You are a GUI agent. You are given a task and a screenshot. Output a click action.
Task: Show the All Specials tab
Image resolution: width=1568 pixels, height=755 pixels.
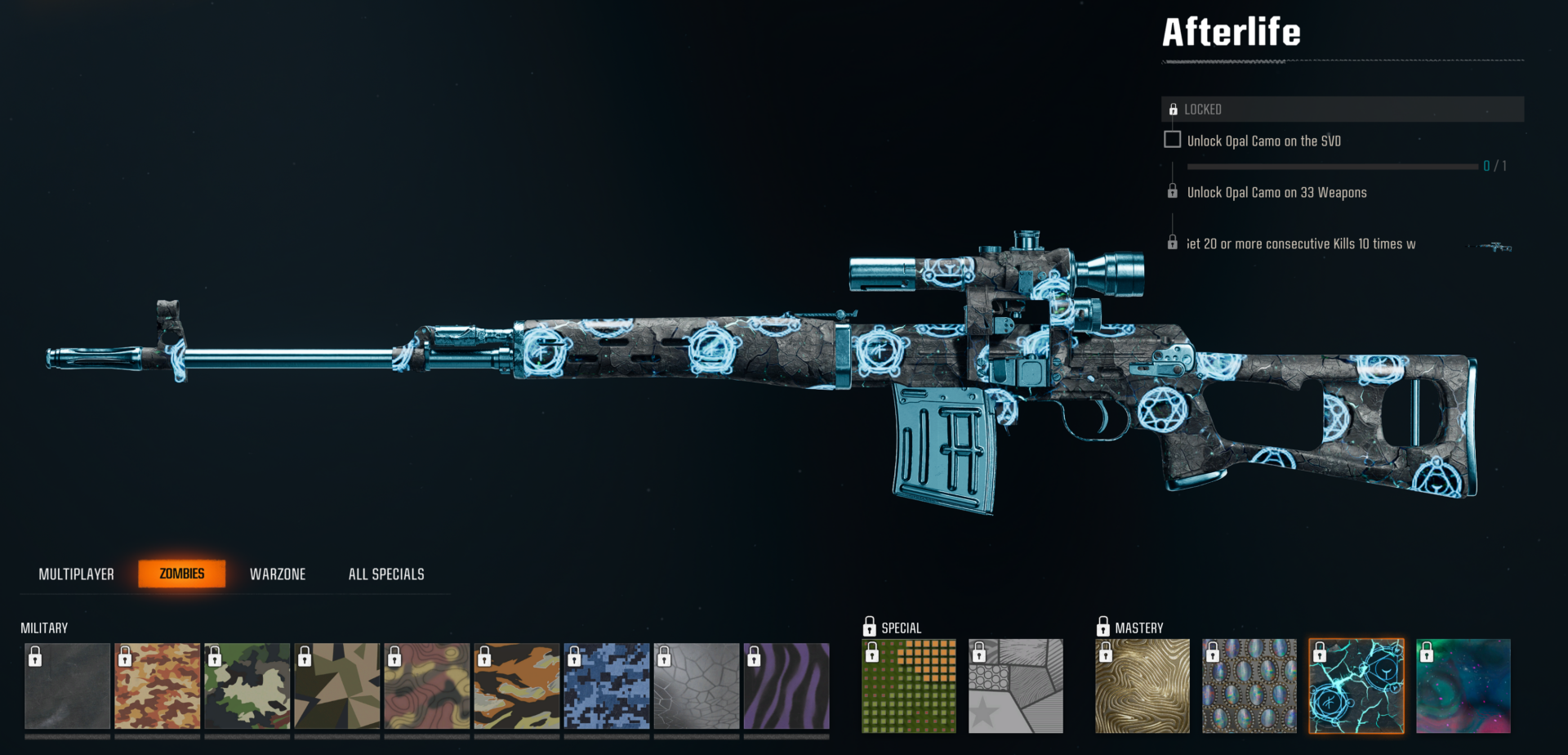coord(386,574)
